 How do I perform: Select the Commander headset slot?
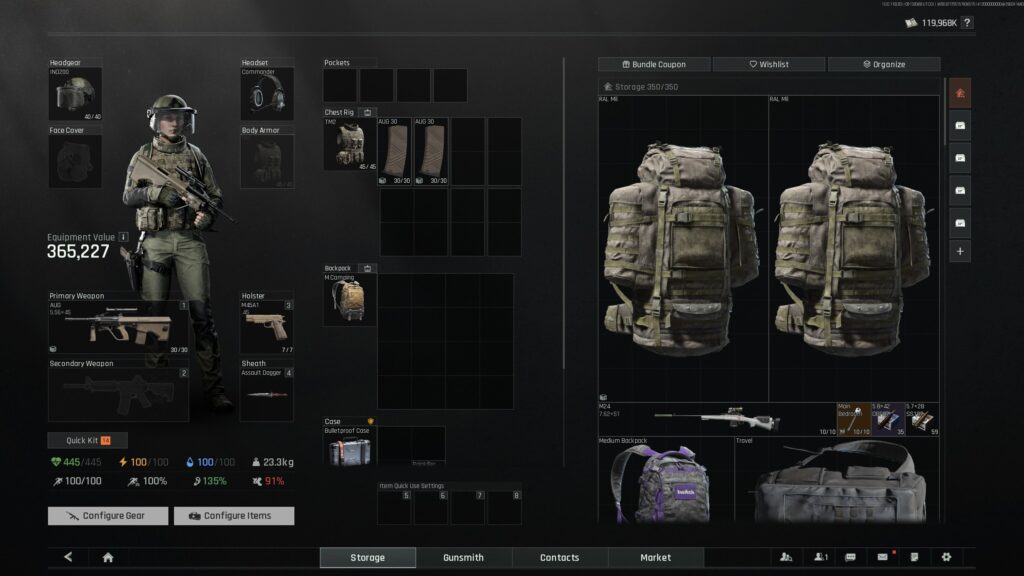coord(266,94)
